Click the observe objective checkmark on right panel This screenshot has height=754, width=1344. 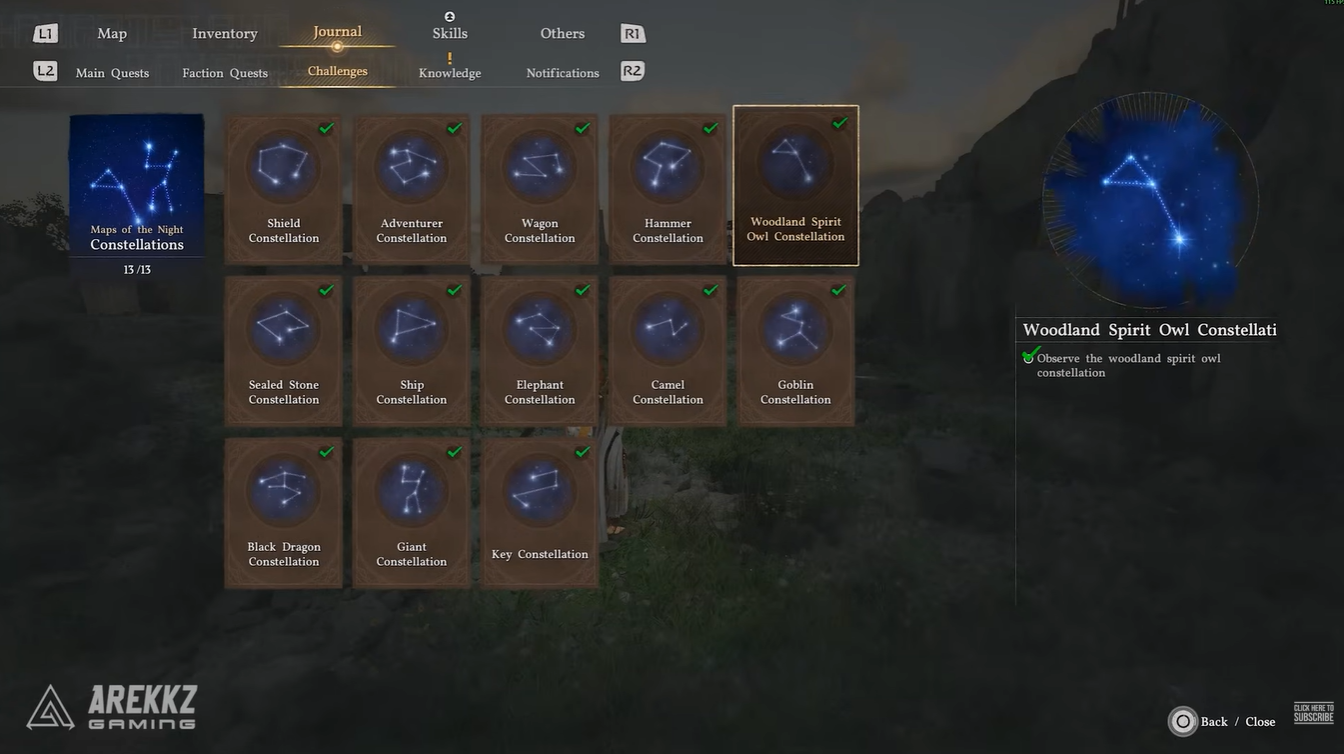(x=1029, y=356)
